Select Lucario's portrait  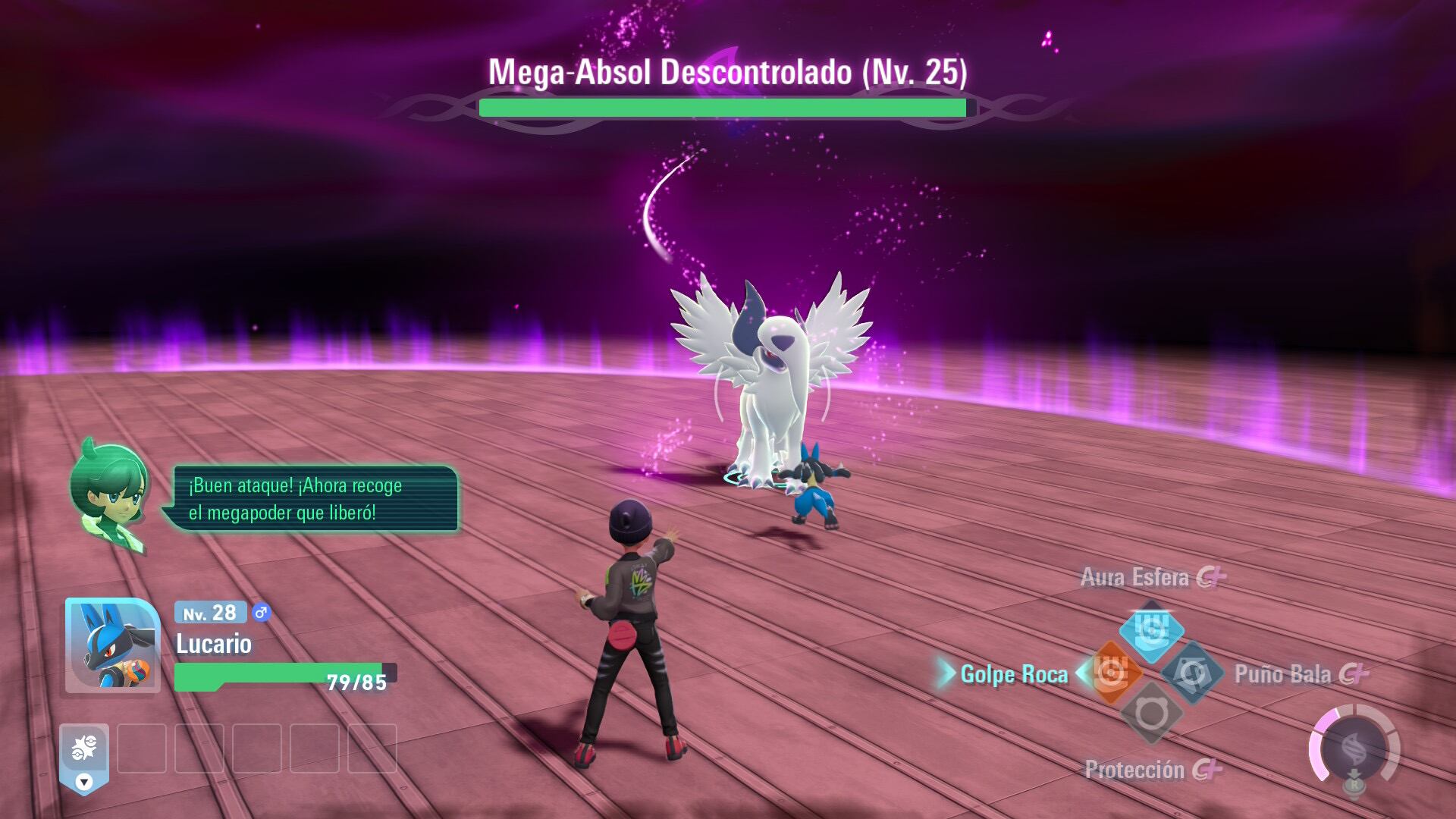(x=112, y=645)
